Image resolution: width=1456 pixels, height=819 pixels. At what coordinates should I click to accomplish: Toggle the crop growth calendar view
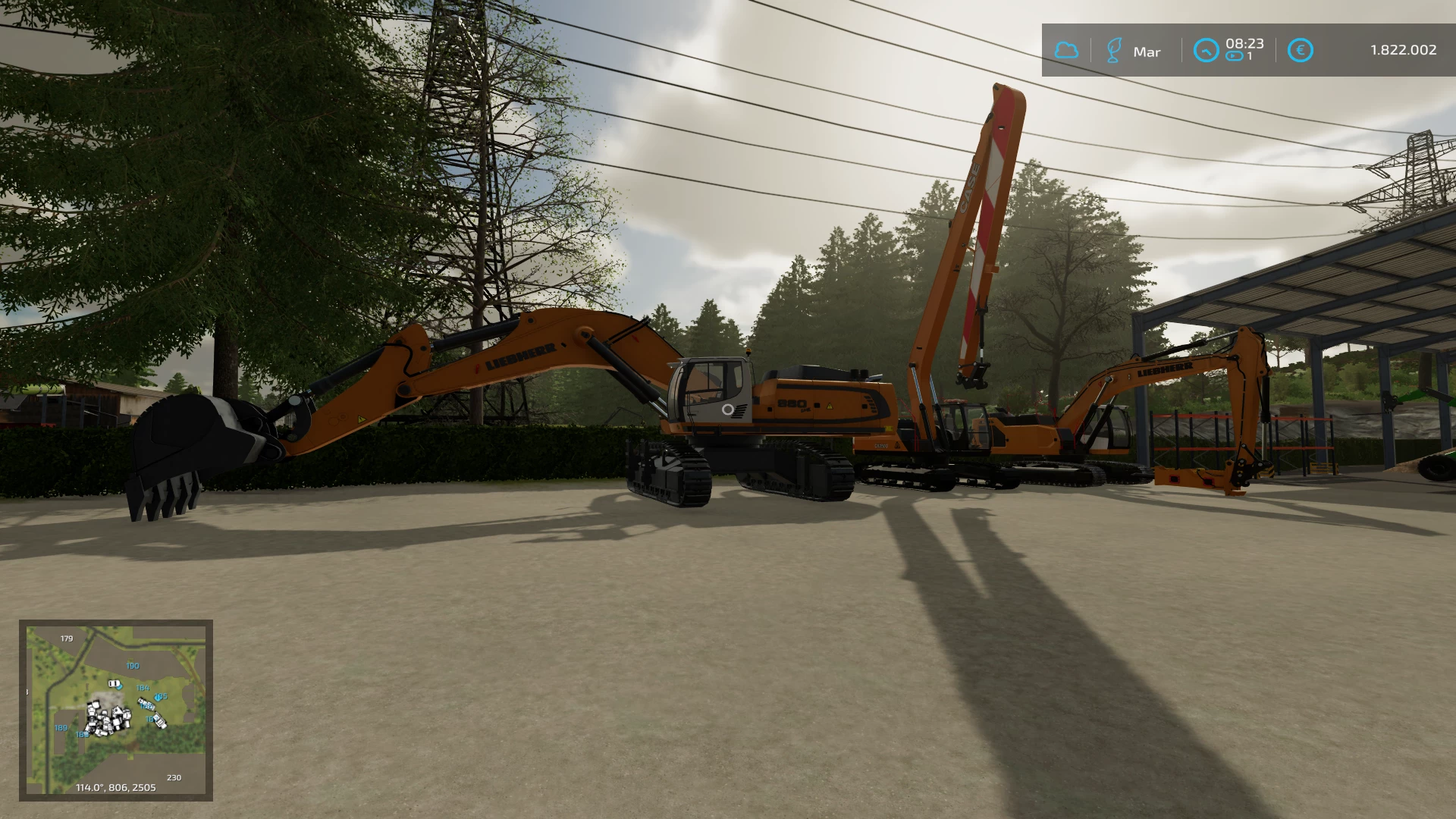click(1113, 50)
